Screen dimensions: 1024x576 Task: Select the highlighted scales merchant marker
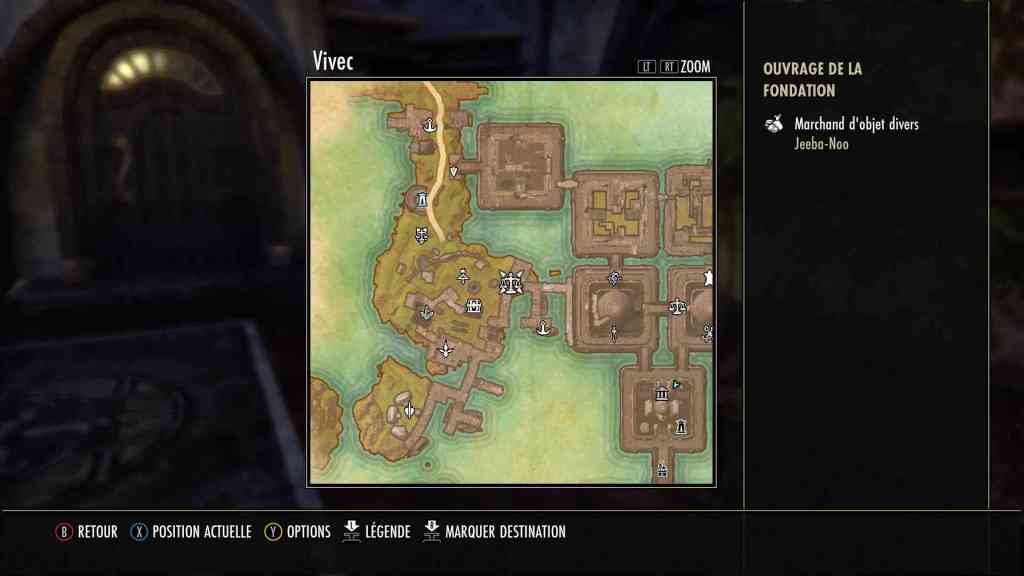point(512,283)
